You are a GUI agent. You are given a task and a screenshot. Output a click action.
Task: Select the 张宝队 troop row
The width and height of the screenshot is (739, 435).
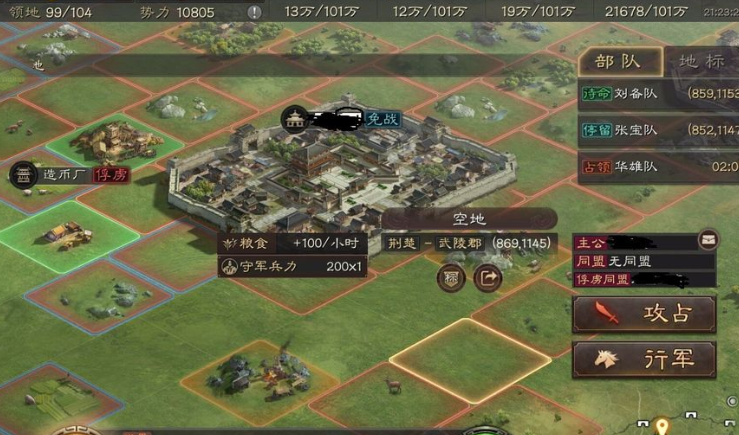(658, 130)
